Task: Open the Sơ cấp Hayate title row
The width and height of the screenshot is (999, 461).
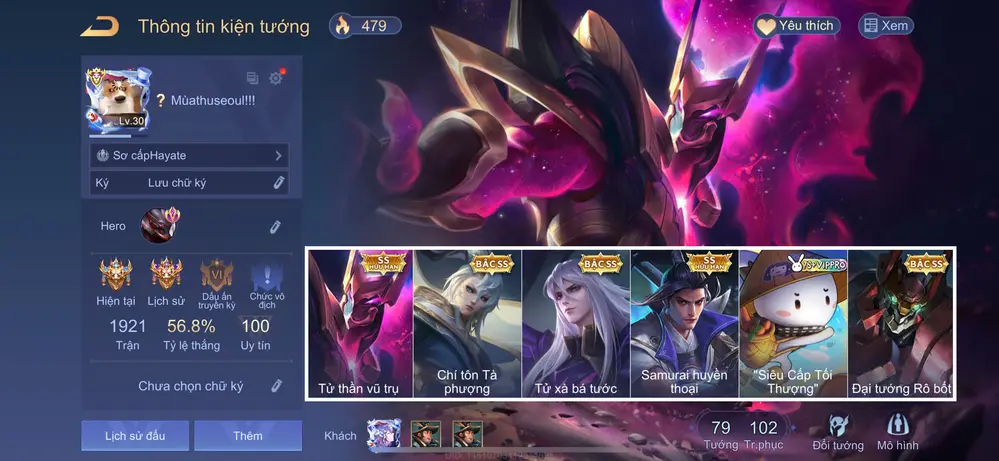Action: tap(189, 156)
